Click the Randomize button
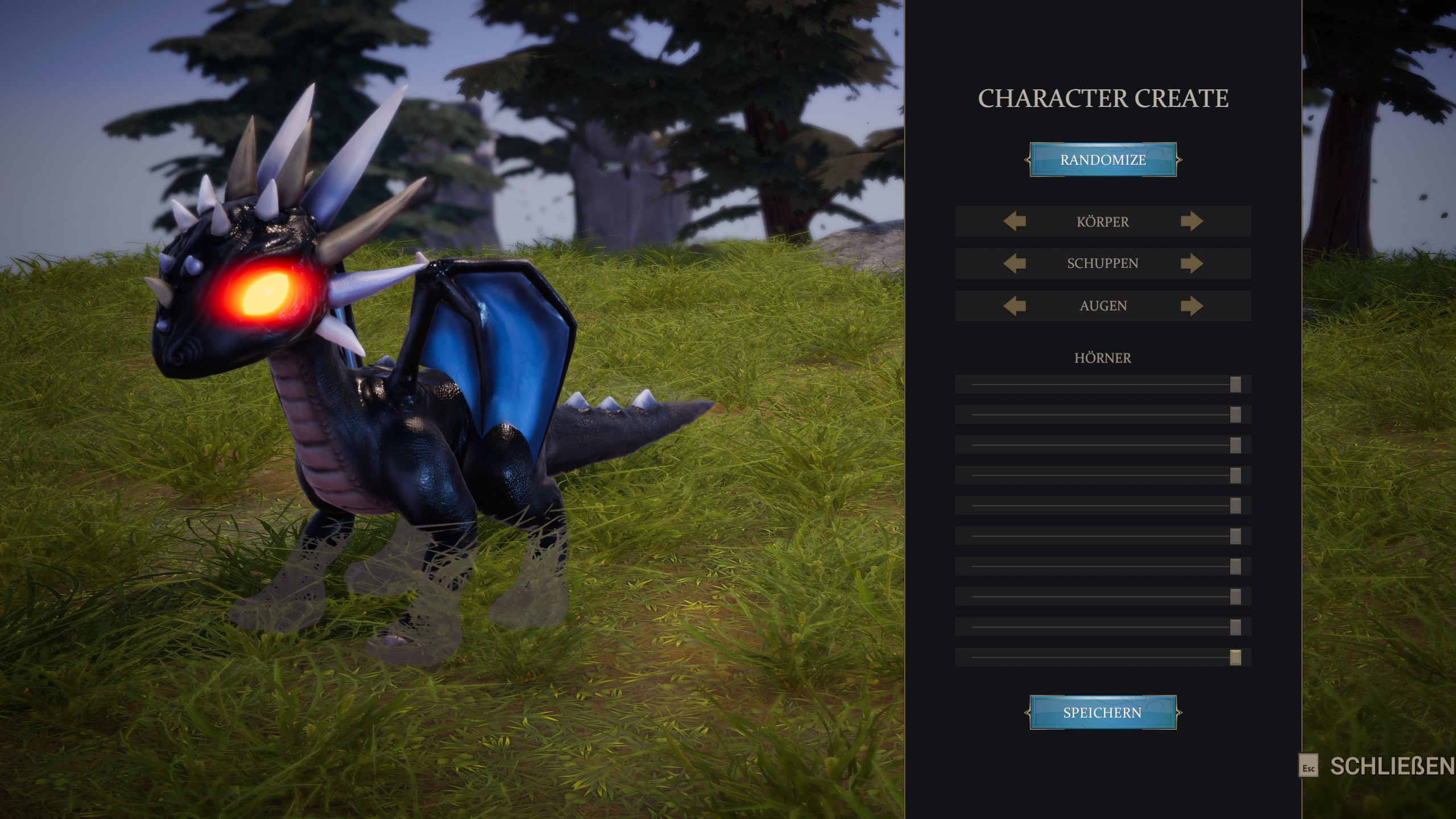The image size is (1456, 819). coord(1103,160)
